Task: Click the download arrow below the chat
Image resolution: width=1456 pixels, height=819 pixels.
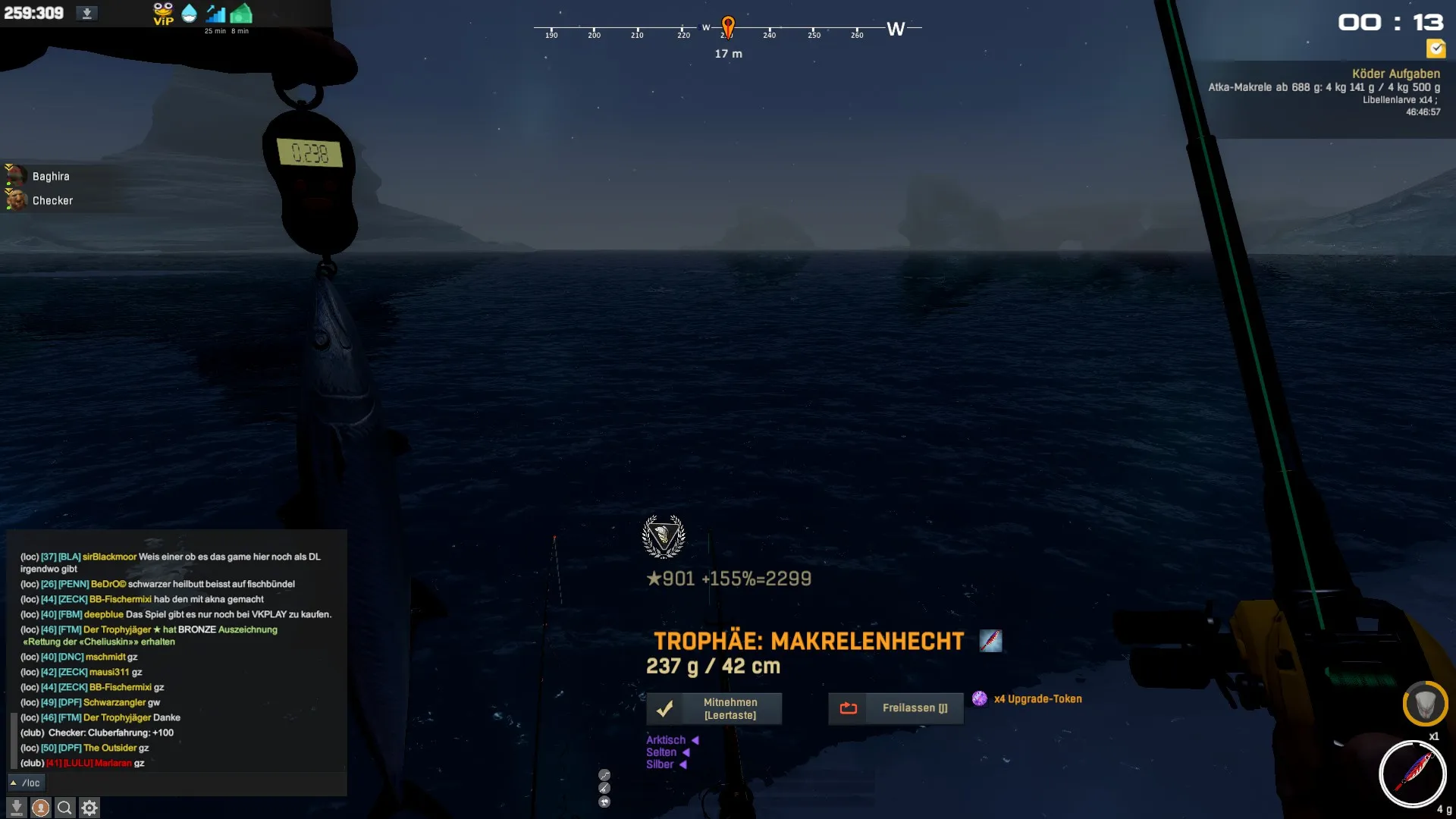Action: click(17, 808)
